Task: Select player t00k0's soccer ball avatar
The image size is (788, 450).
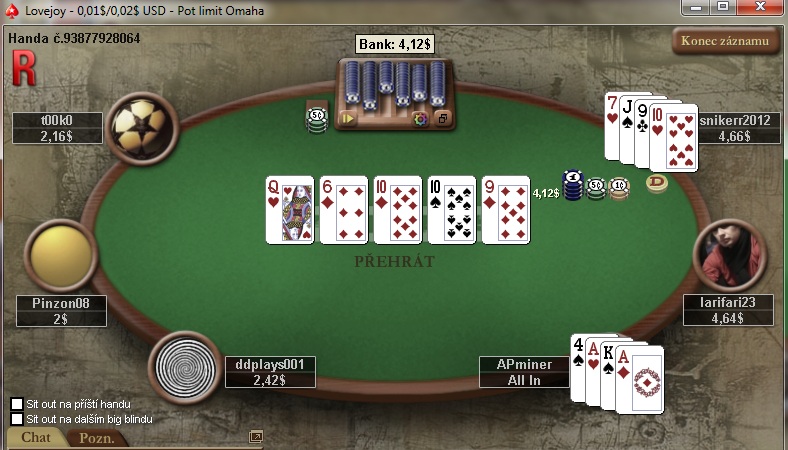Action: coord(141,124)
